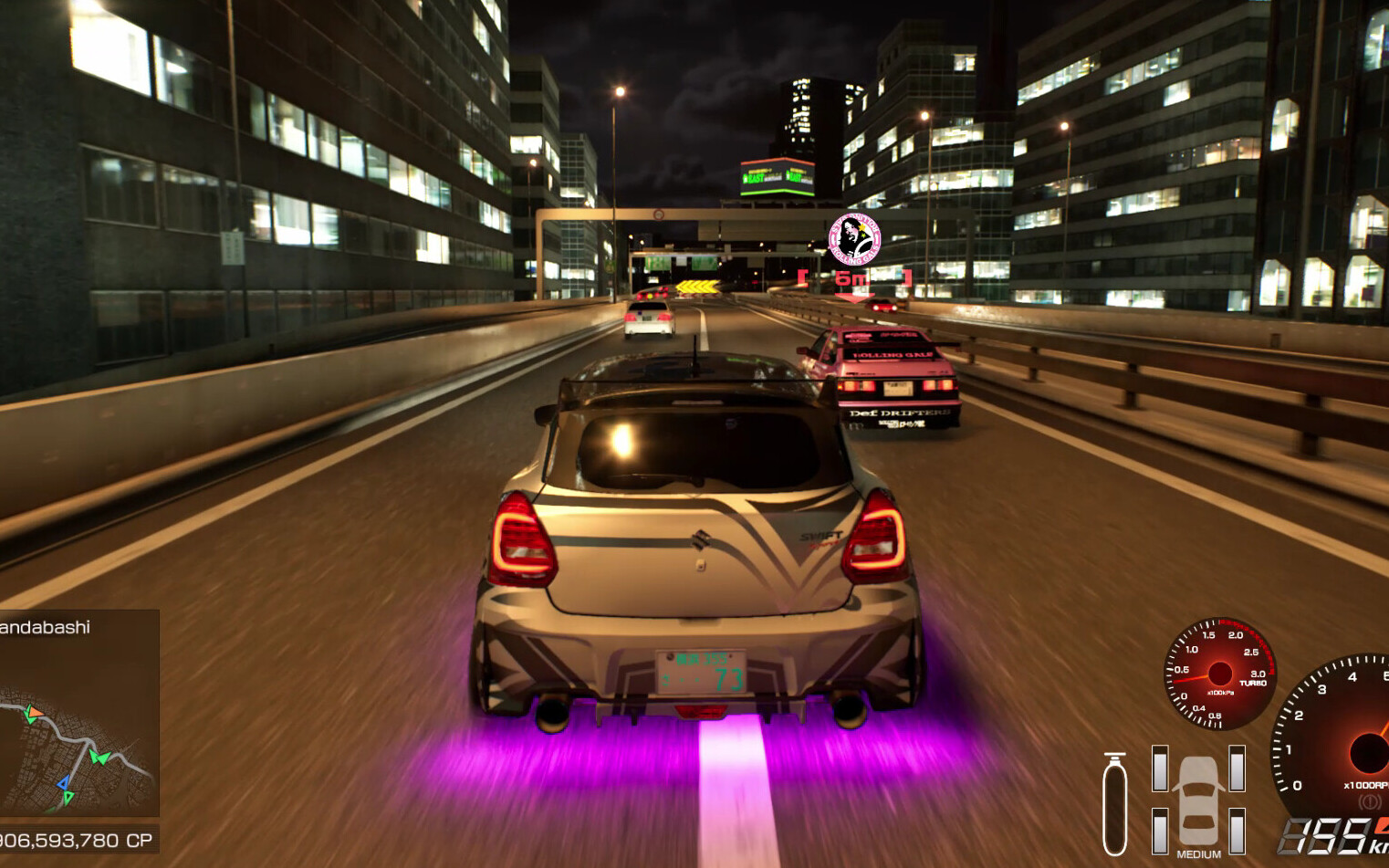Open the tire condition car diagram
Screen dimensions: 1389x868
[x=1198, y=800]
